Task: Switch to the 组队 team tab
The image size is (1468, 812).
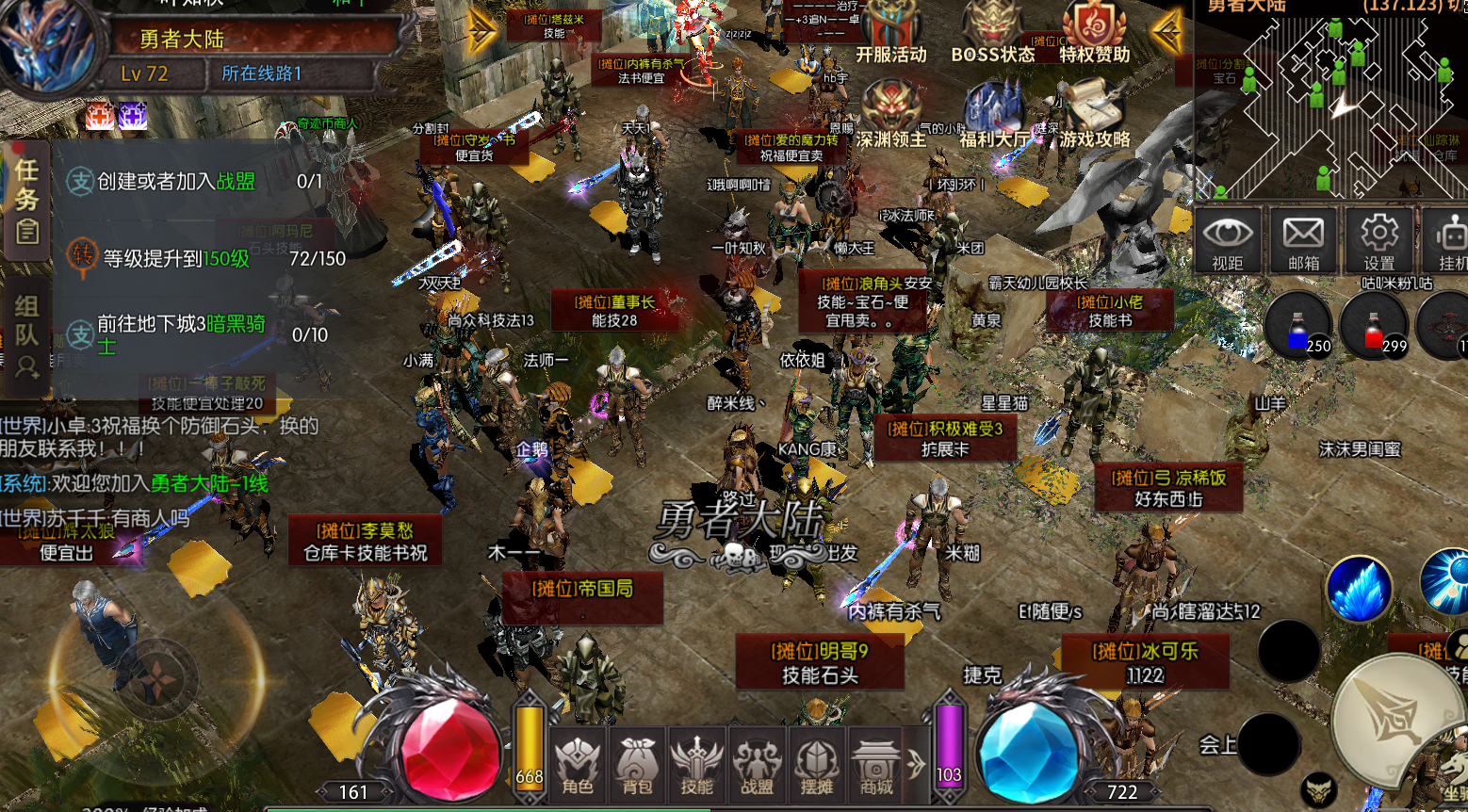Action: point(27,333)
